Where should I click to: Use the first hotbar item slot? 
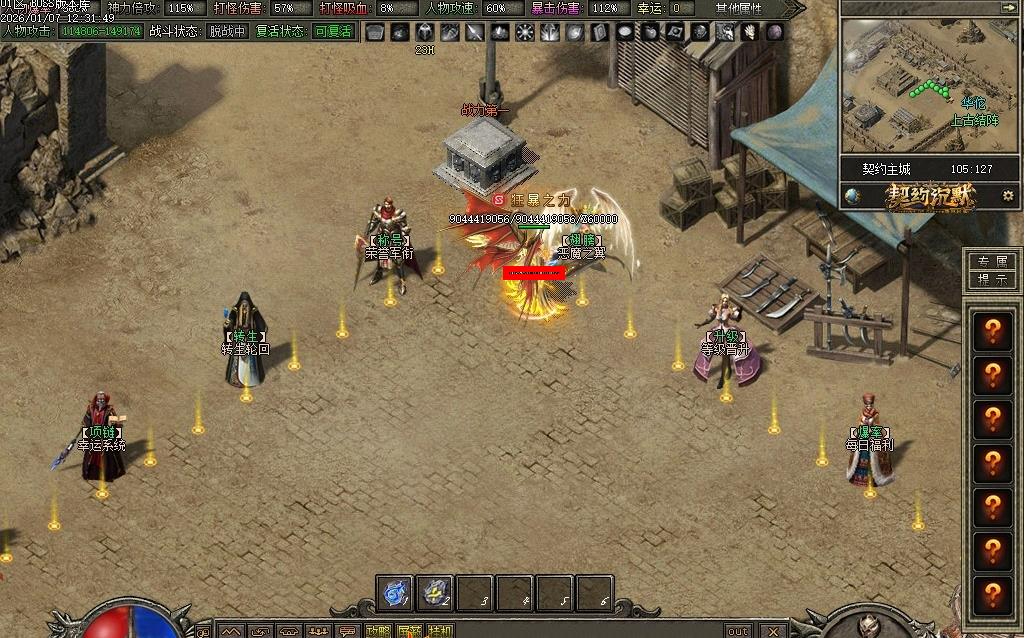(395, 593)
